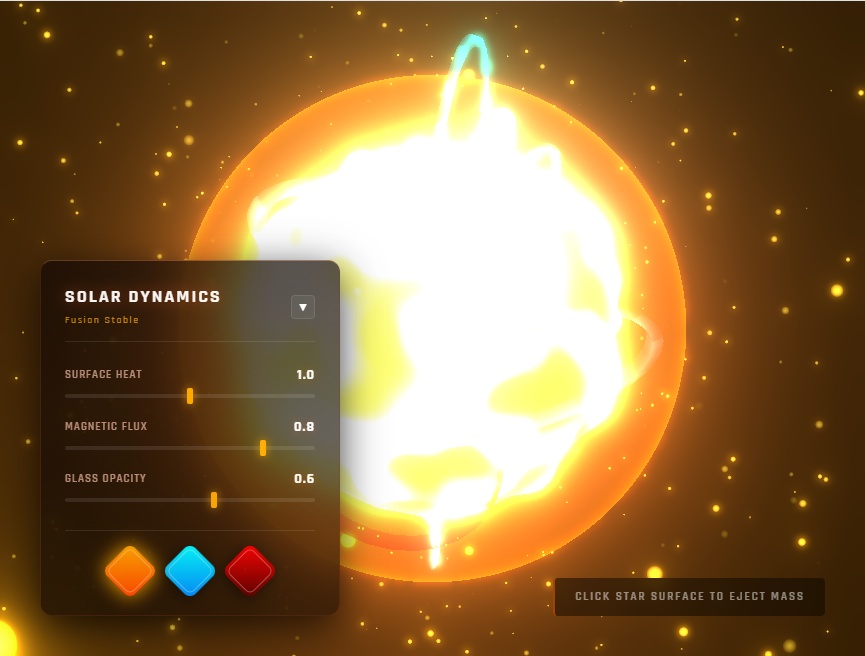Choose the blue diamond color swatch
Viewport: 865px width, 656px height.
pyautogui.click(x=190, y=571)
